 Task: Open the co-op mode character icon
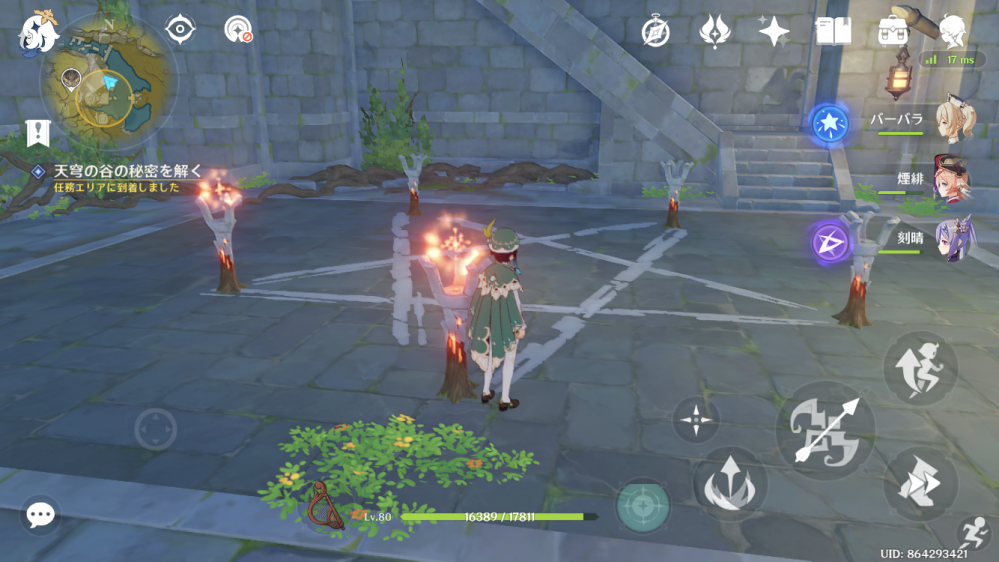[953, 32]
